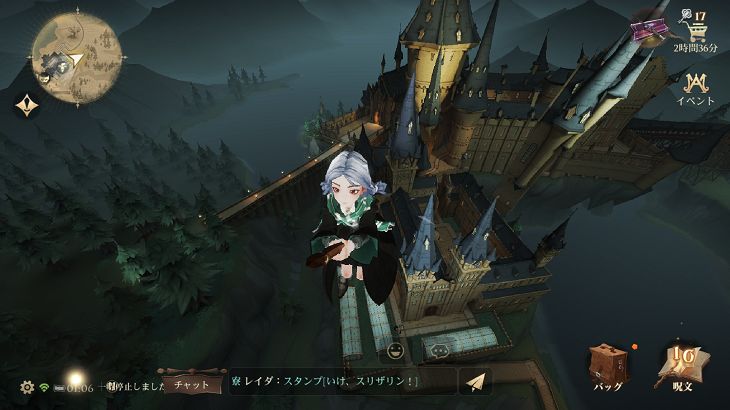Viewport: 730px width, 410px height.
Task: Click the chat message text field
Action: [340, 383]
